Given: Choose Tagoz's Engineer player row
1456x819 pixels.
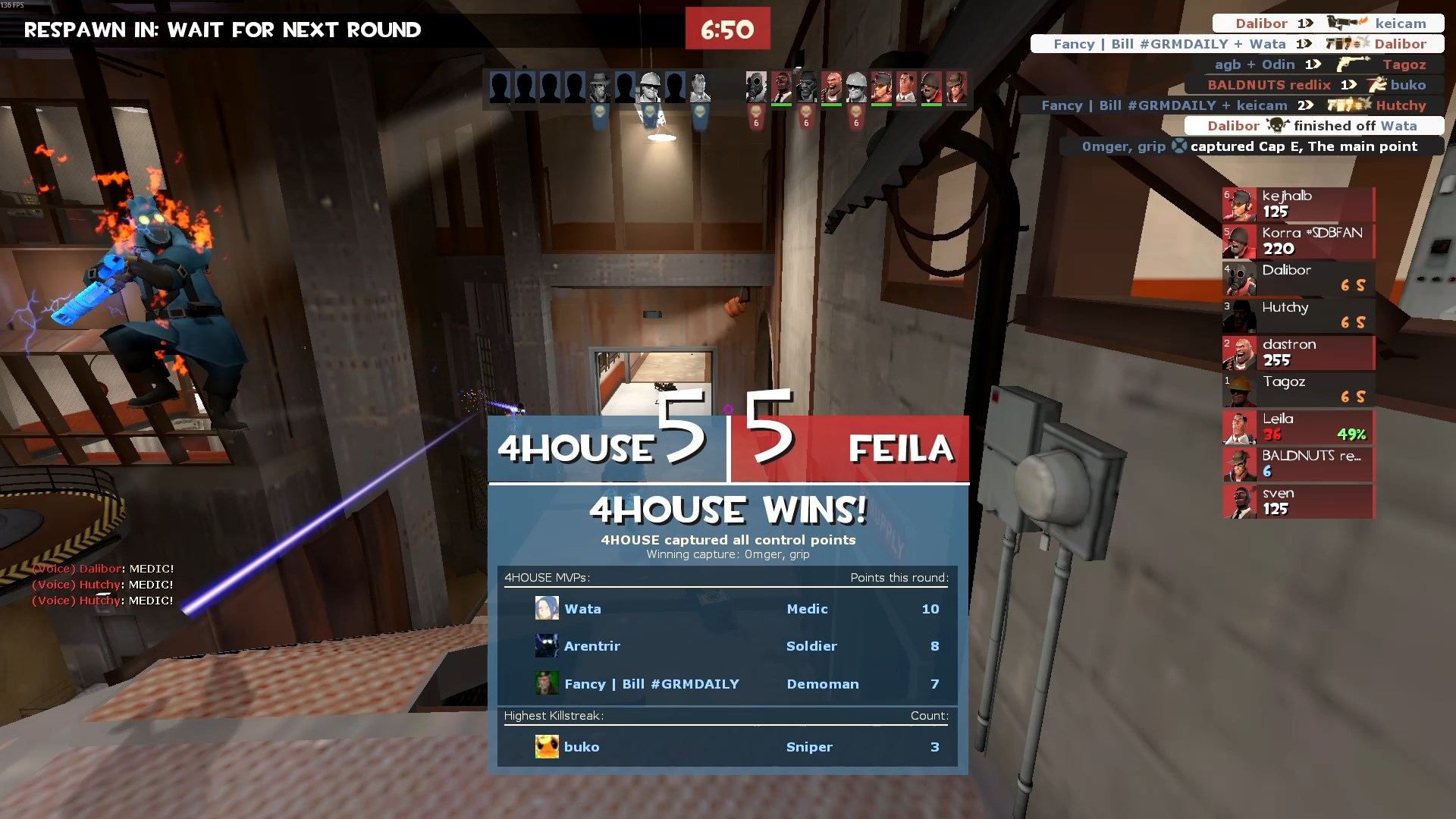Looking at the screenshot, I should coord(1298,390).
